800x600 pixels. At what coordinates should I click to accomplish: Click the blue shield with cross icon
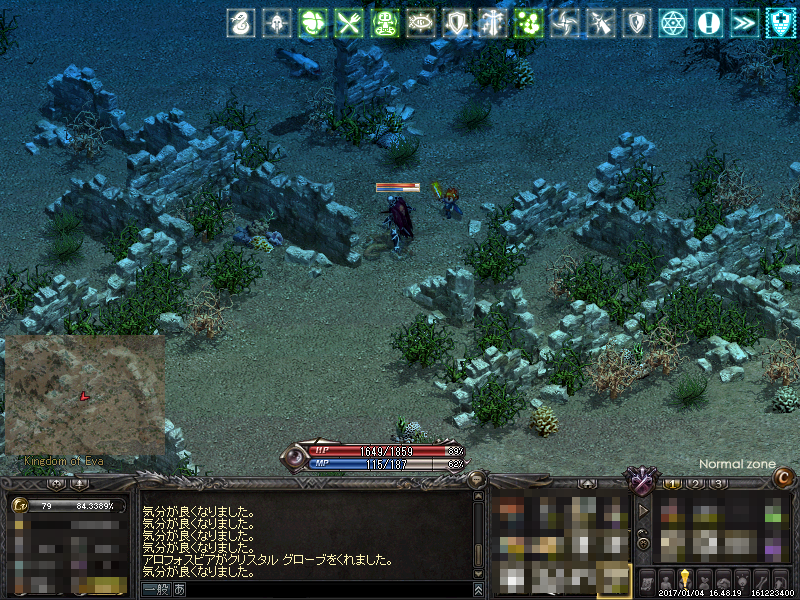781,22
